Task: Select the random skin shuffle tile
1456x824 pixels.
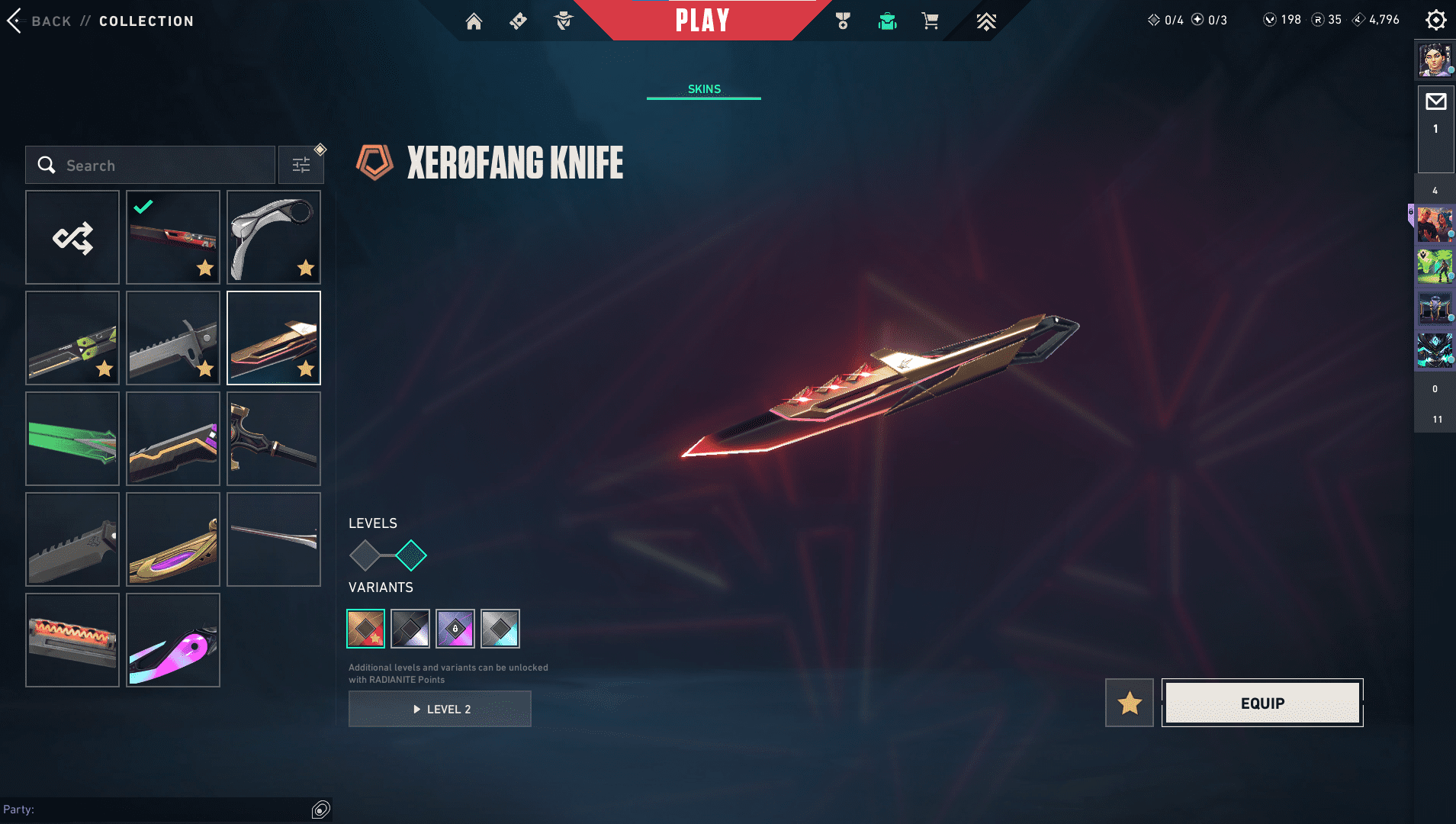Action: (x=72, y=237)
